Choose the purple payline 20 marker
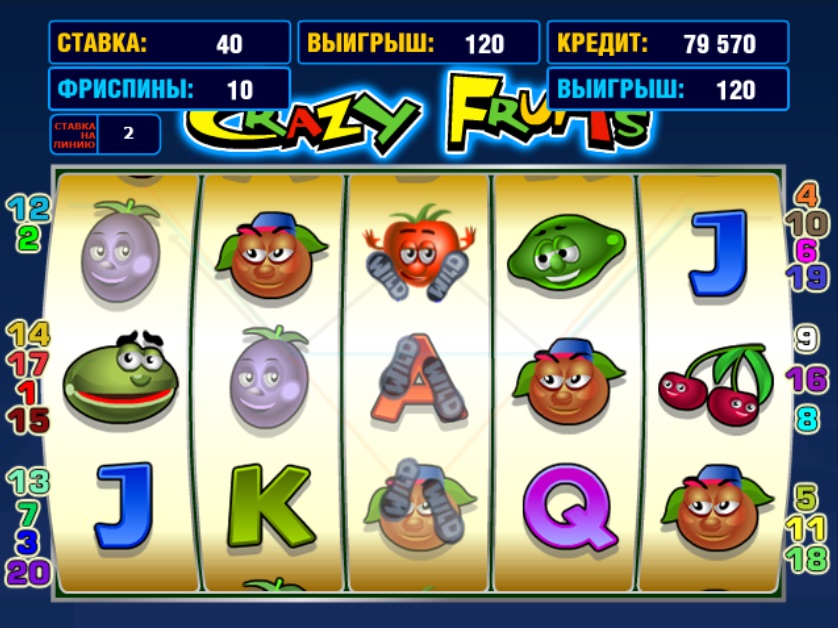This screenshot has width=838, height=628. (28, 572)
